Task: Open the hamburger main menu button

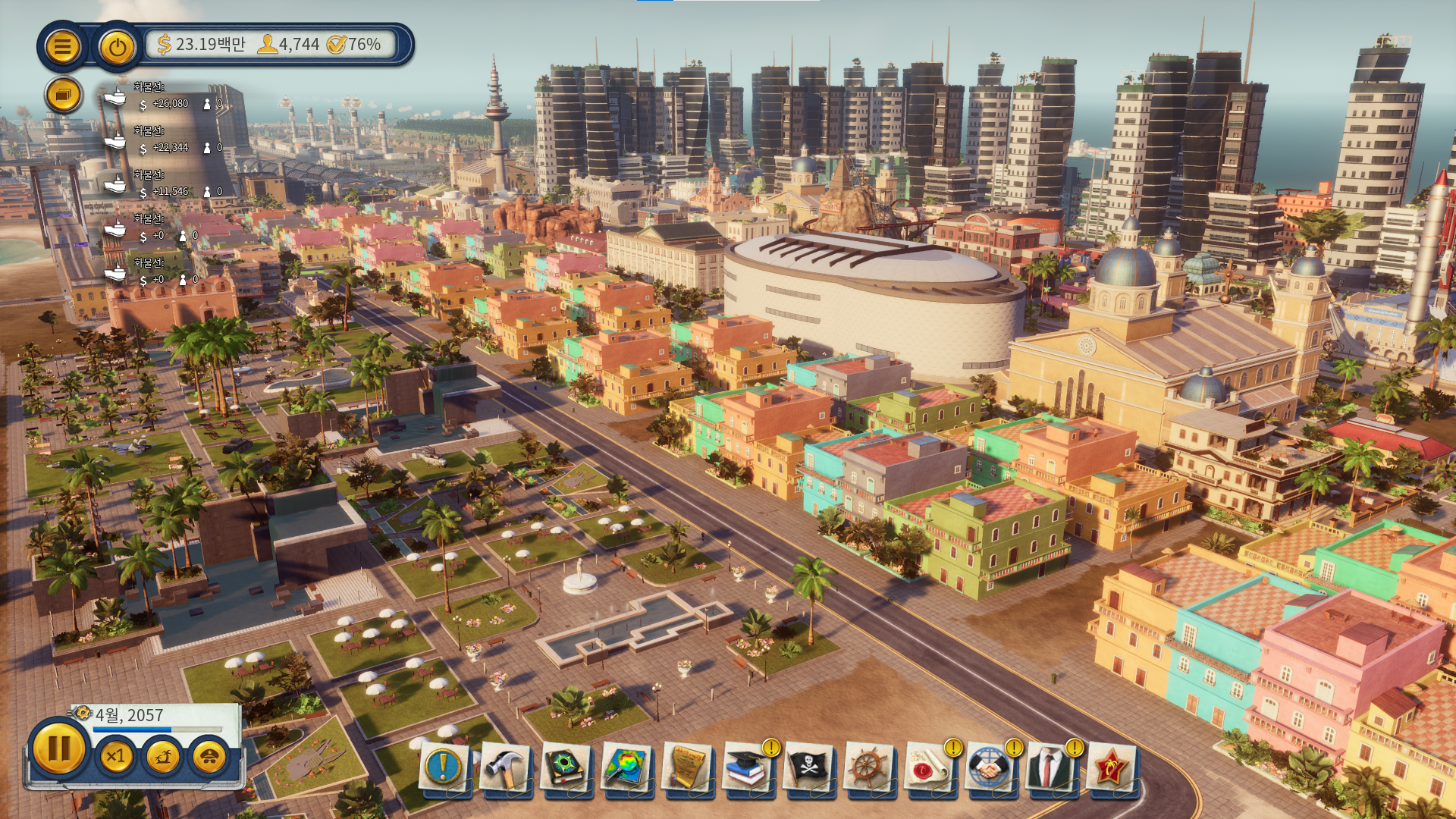Action: 62,47
